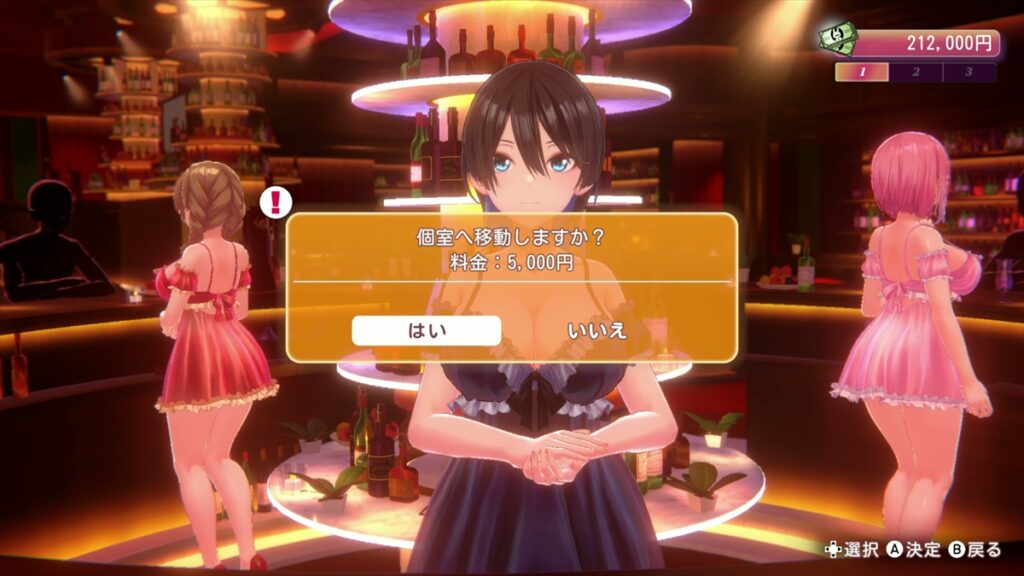The width and height of the screenshot is (1024, 576).
Task: Switch to tab 2 under the money display
Action: [915, 72]
